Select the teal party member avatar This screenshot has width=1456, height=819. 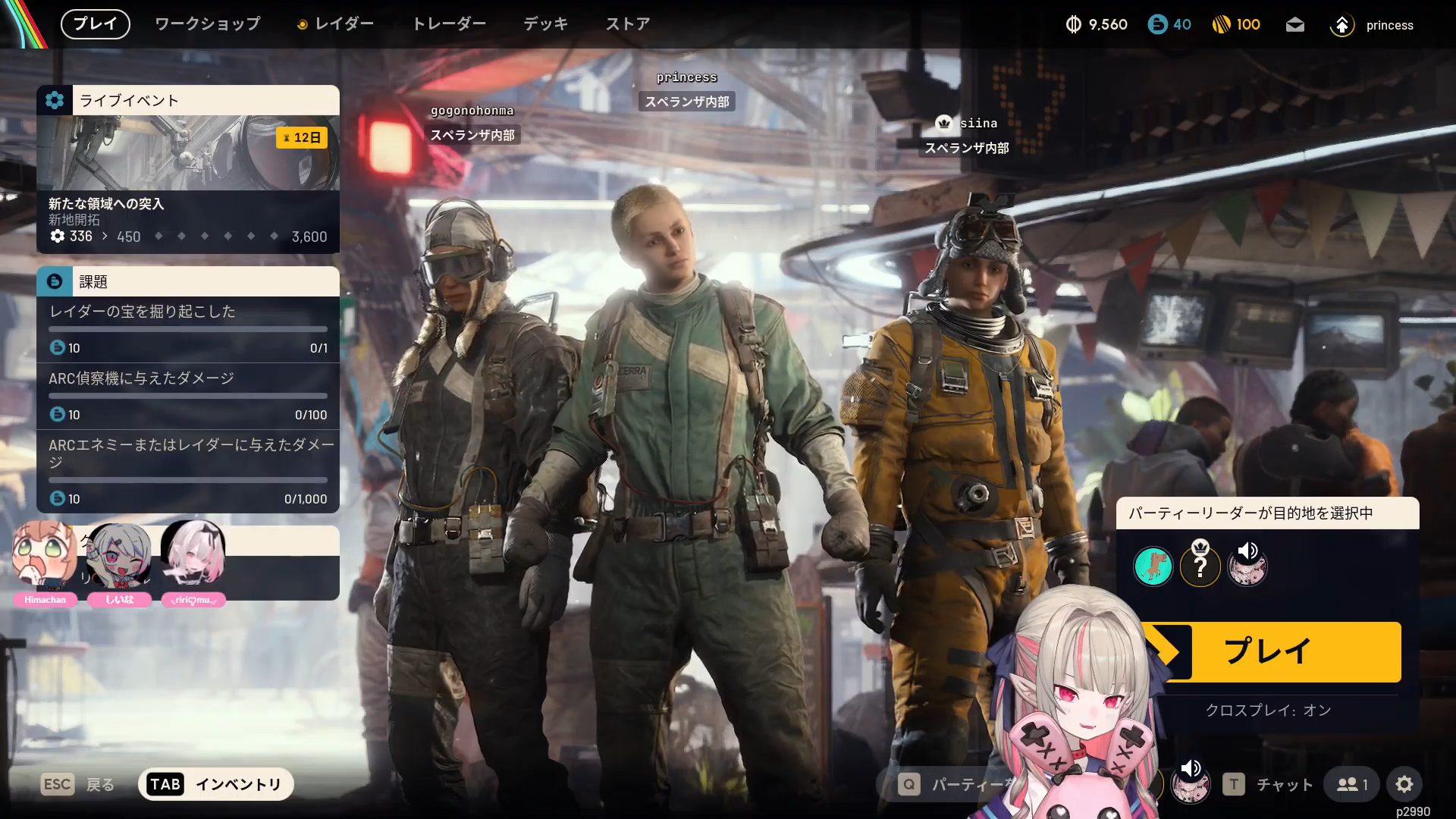[1153, 566]
